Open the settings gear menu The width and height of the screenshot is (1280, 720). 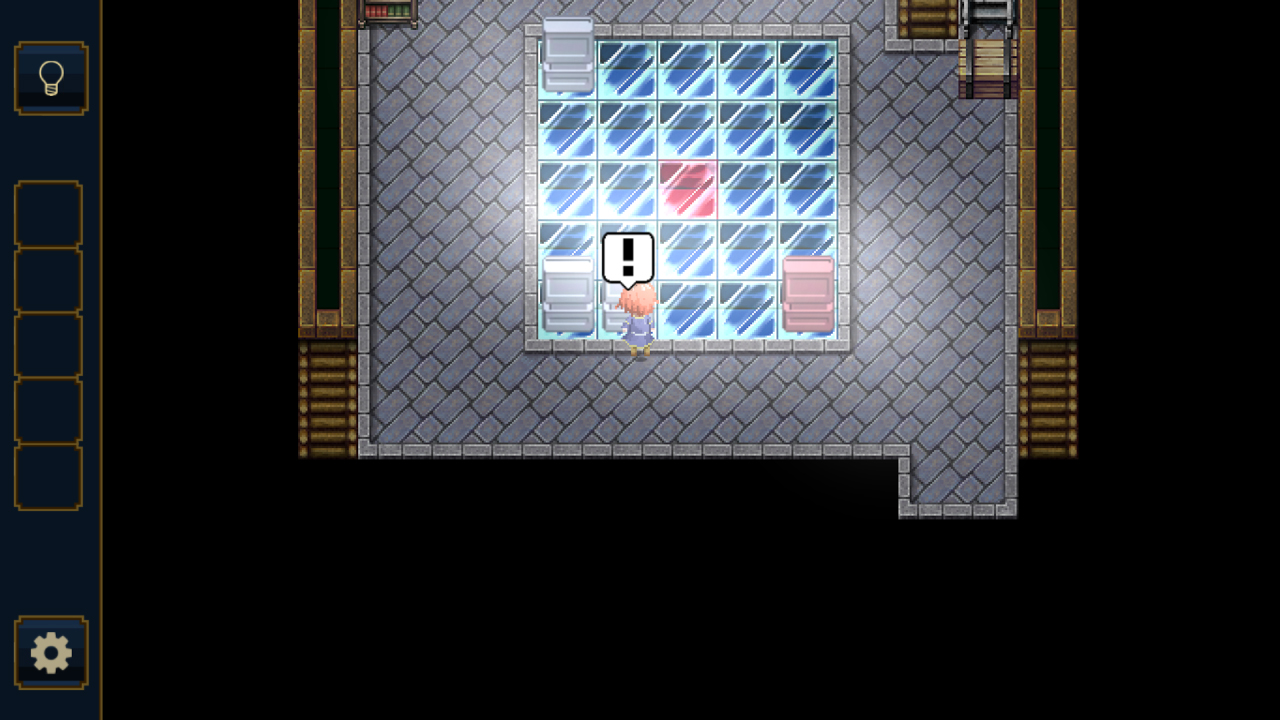click(51, 651)
